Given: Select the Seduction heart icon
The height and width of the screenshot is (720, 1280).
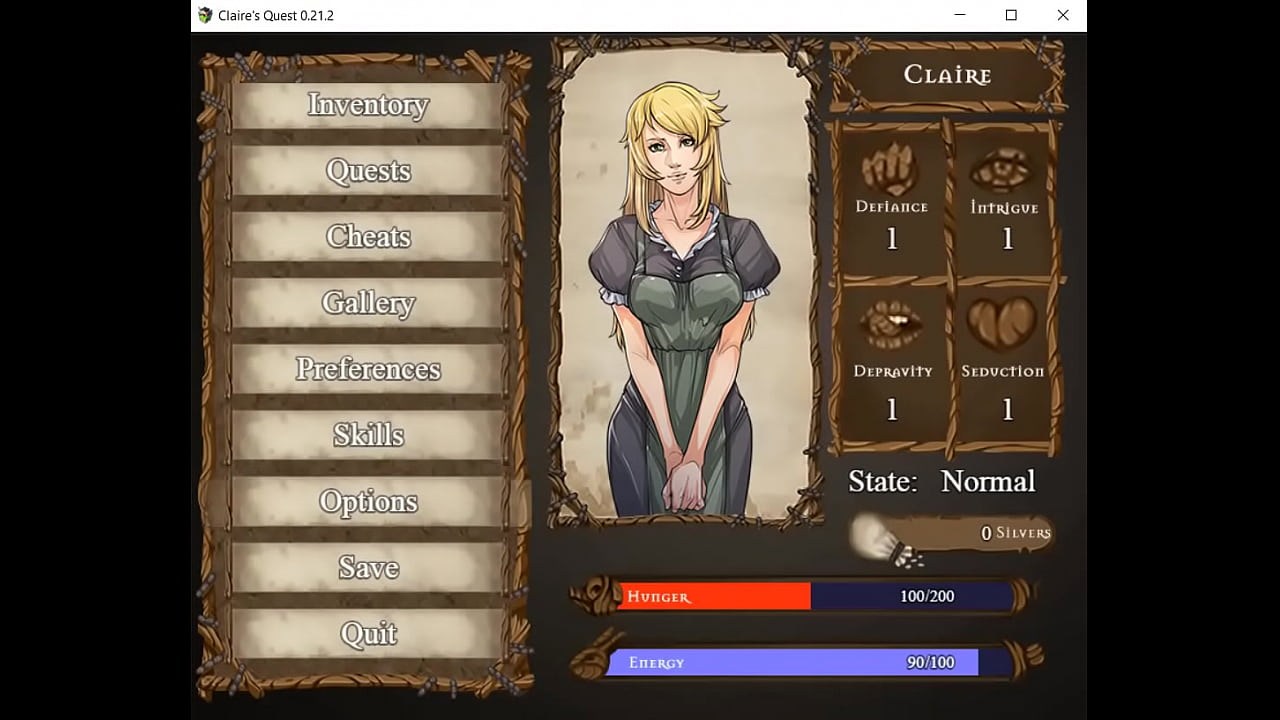Looking at the screenshot, I should 1003,322.
